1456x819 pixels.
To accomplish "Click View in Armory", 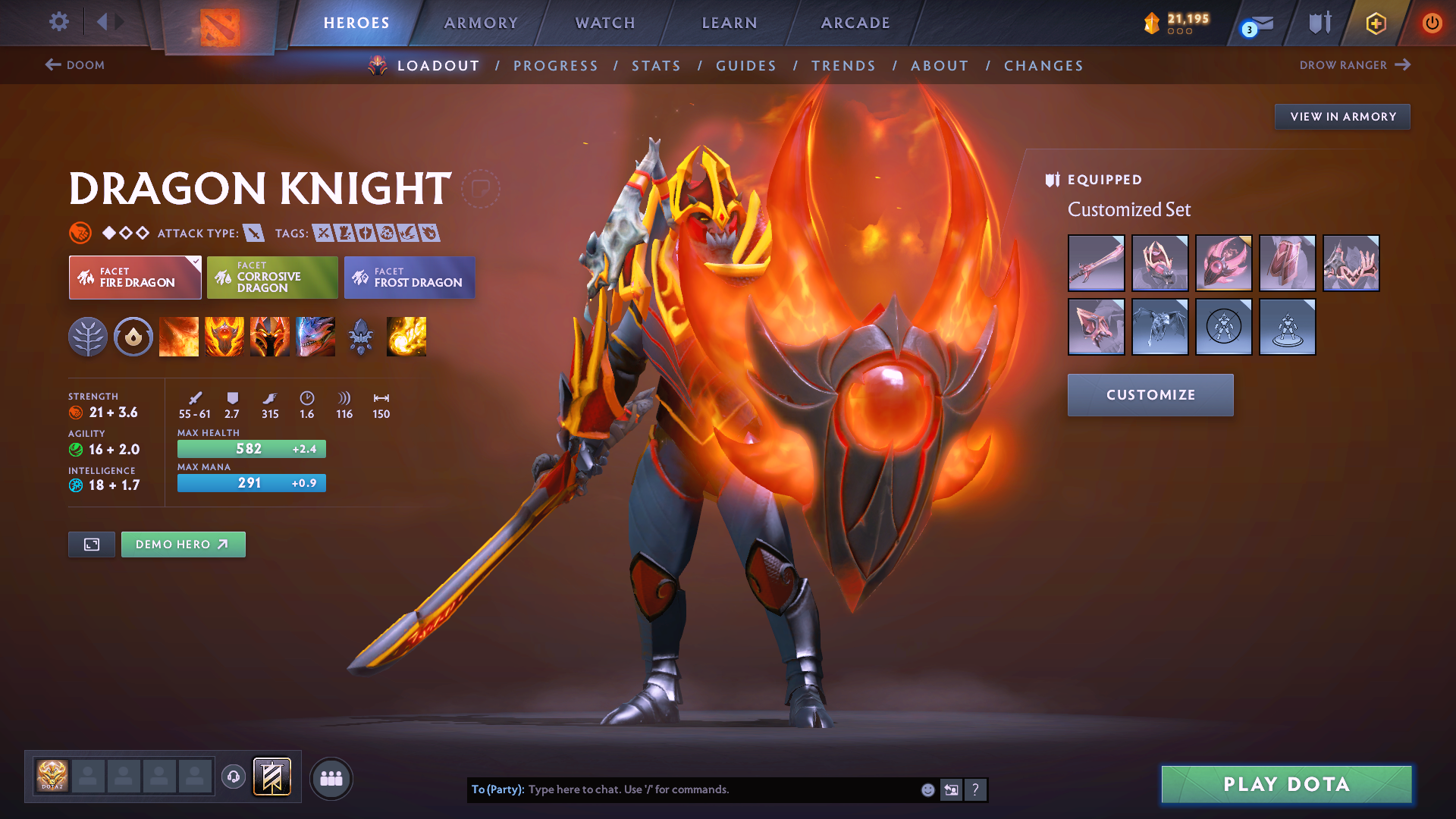I will click(1342, 117).
